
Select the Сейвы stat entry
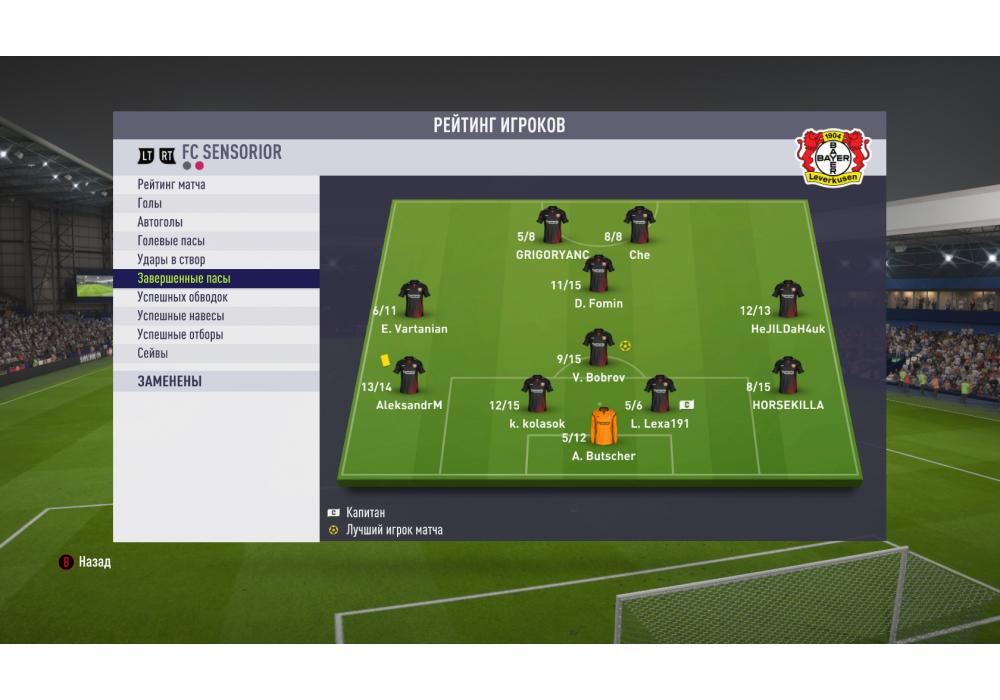pos(153,353)
